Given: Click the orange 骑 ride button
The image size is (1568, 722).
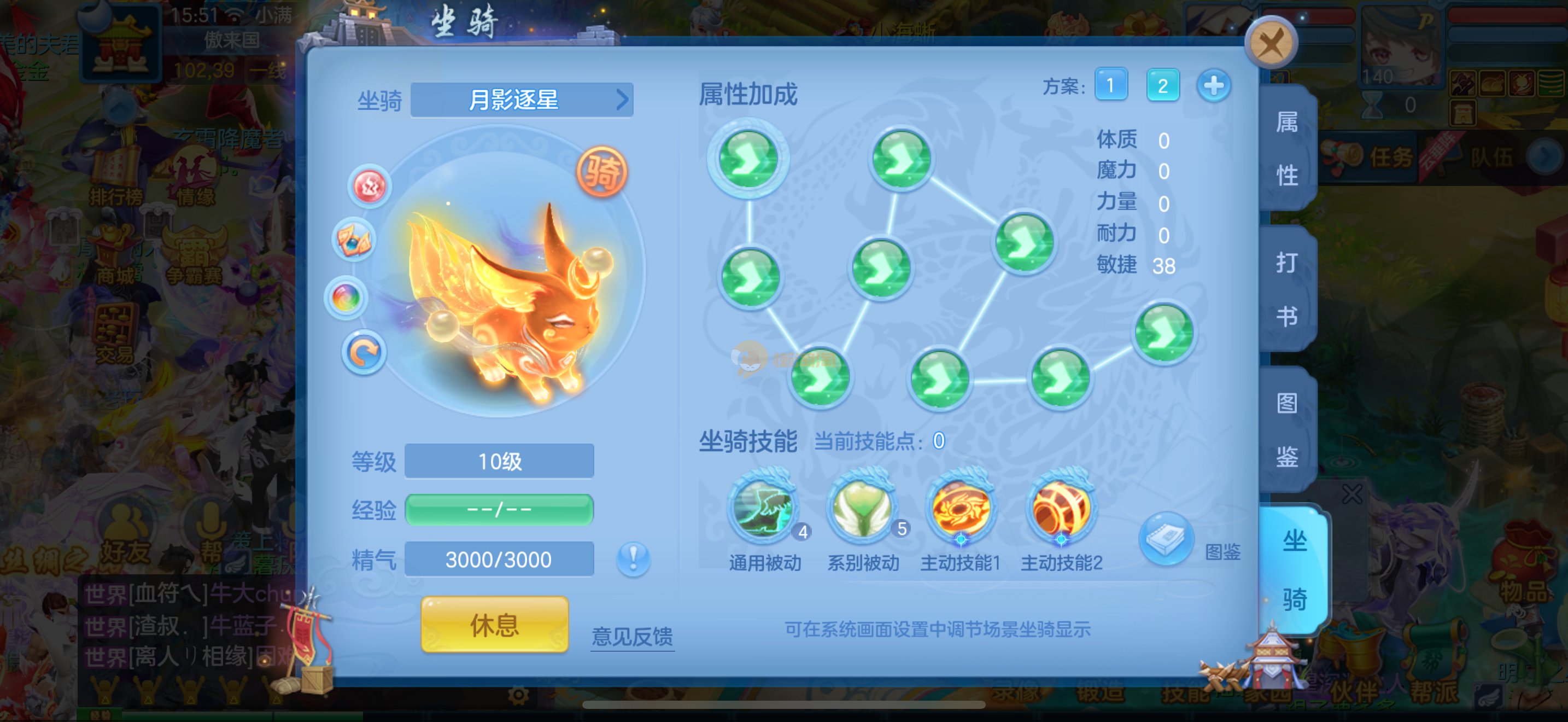Looking at the screenshot, I should click(601, 173).
